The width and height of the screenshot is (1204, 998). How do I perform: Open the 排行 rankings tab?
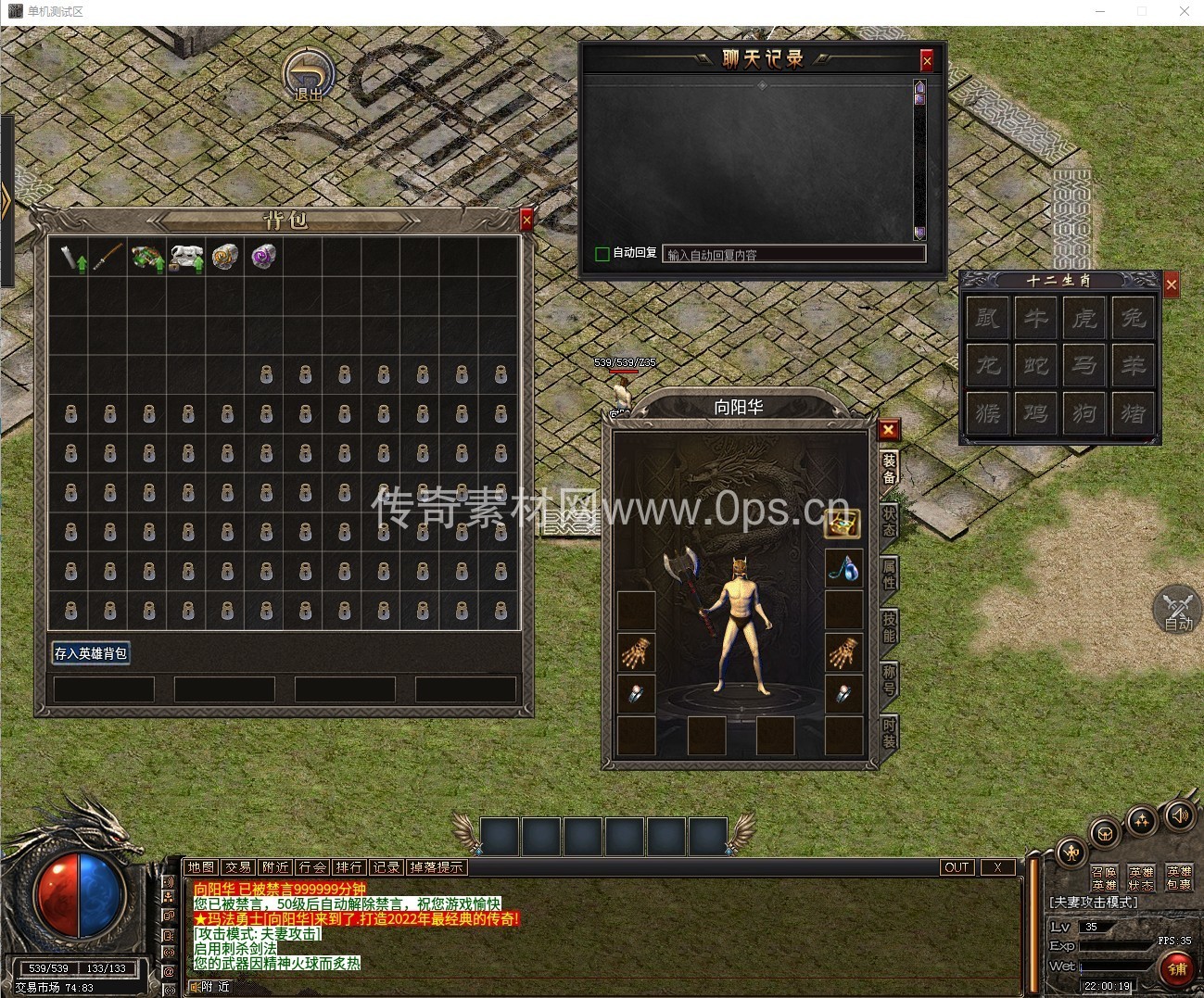[349, 867]
